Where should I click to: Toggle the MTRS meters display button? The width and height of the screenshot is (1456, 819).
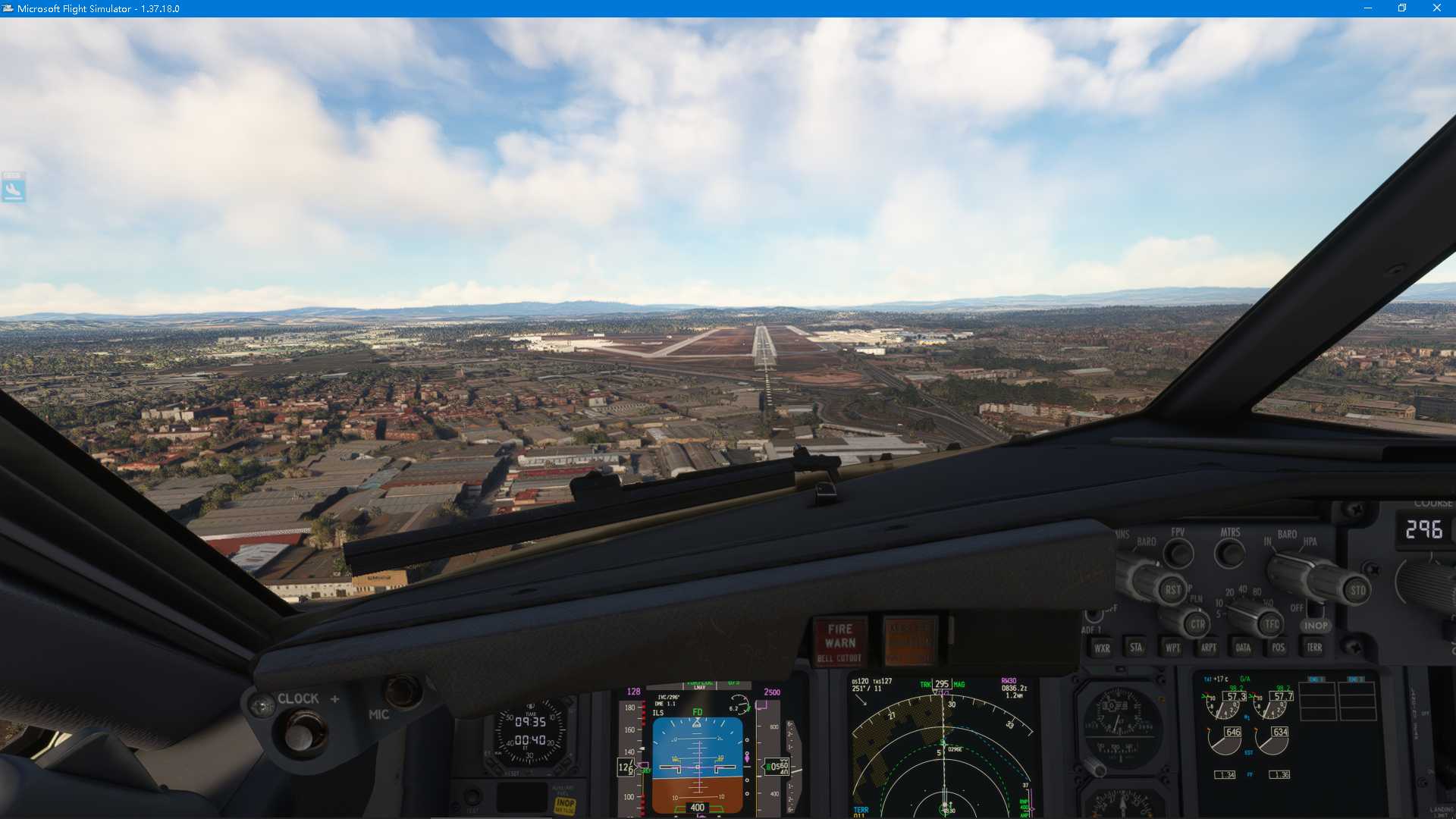pos(1229,554)
